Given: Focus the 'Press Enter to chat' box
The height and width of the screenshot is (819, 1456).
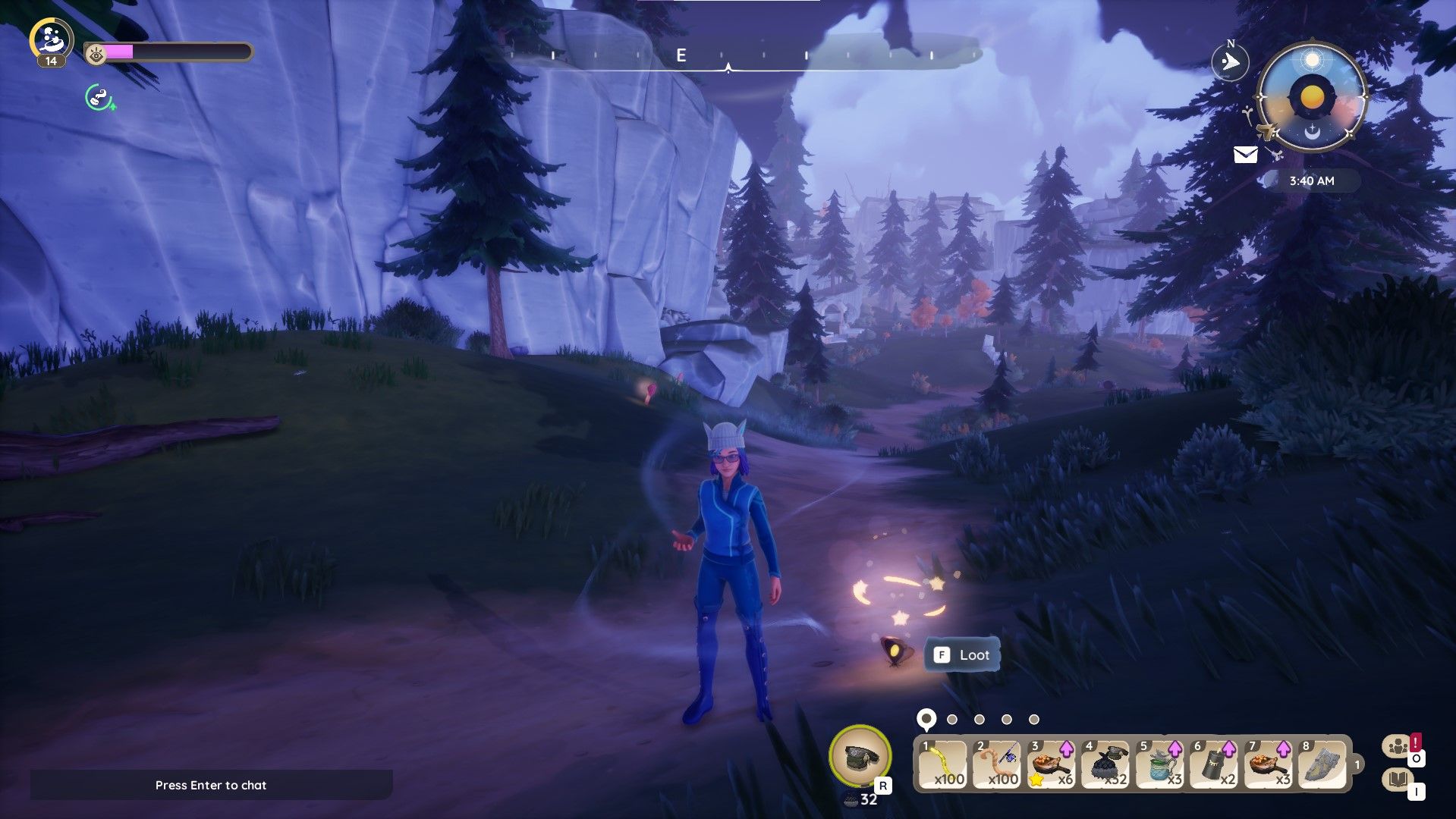Looking at the screenshot, I should pyautogui.click(x=211, y=785).
